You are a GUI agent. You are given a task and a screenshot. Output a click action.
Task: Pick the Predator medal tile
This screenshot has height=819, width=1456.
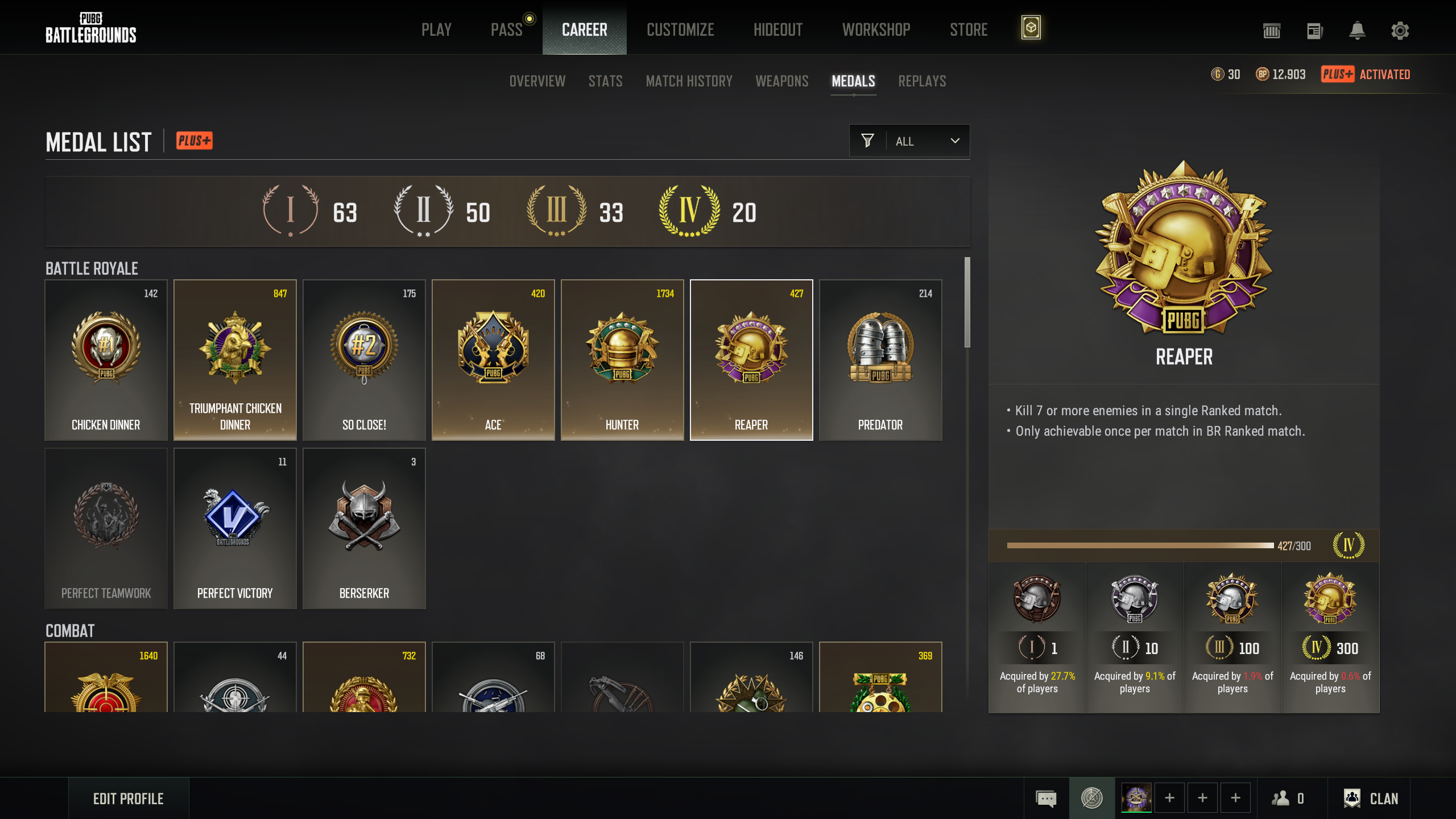[880, 360]
